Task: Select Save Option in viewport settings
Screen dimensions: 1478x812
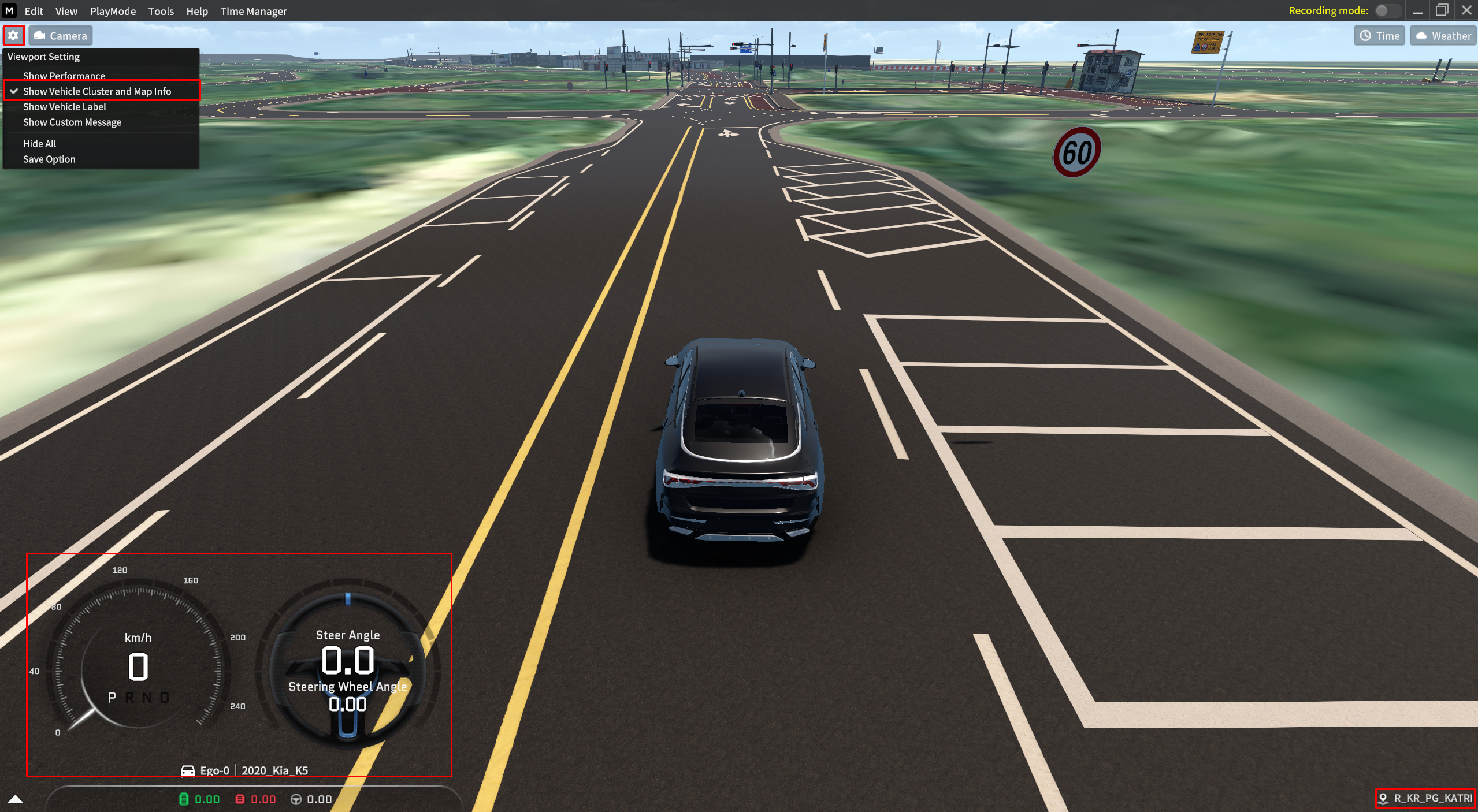Action: pyautogui.click(x=49, y=159)
